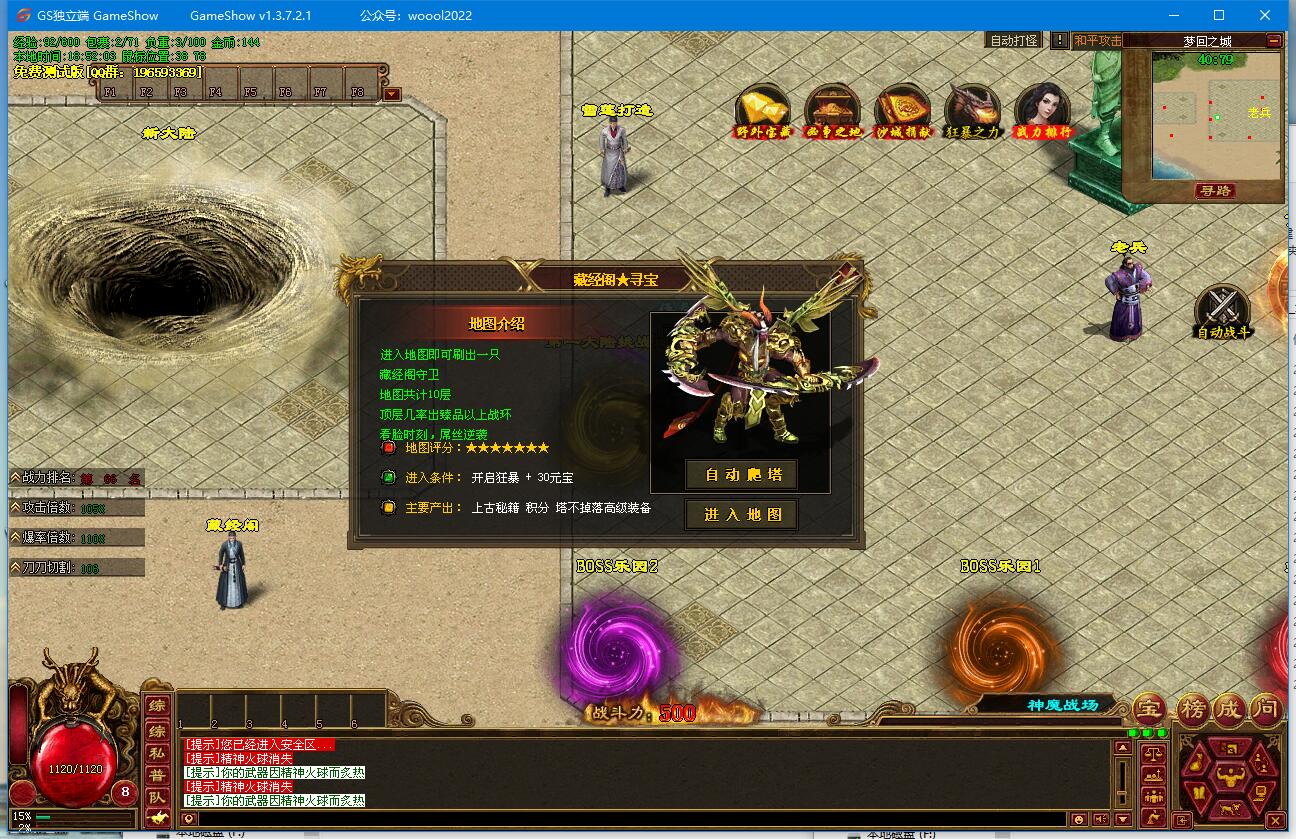Switch chat to the 私 private channel
Screen dimensions: 1296x839
(x=157, y=753)
